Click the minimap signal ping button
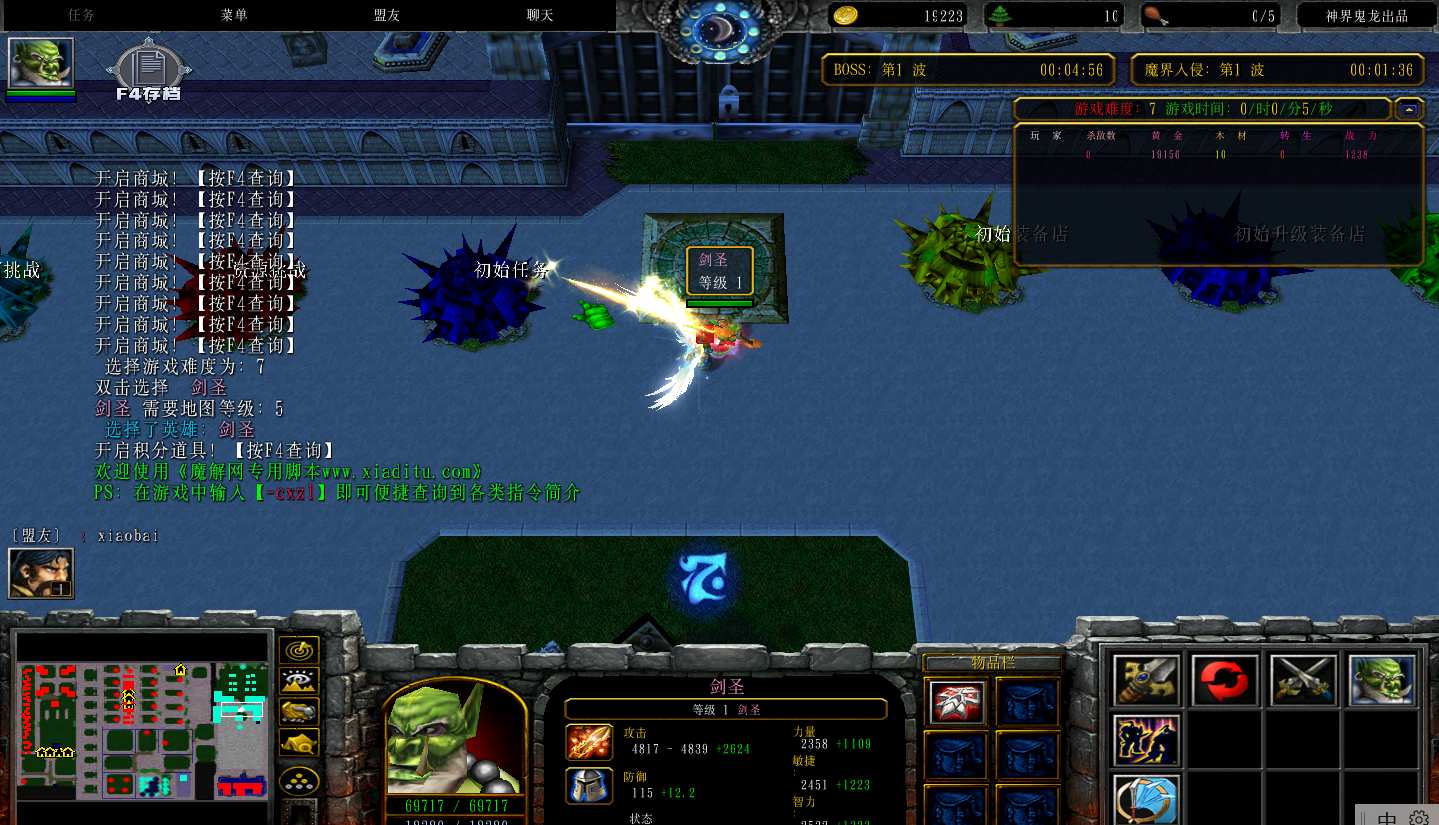 tap(299, 651)
